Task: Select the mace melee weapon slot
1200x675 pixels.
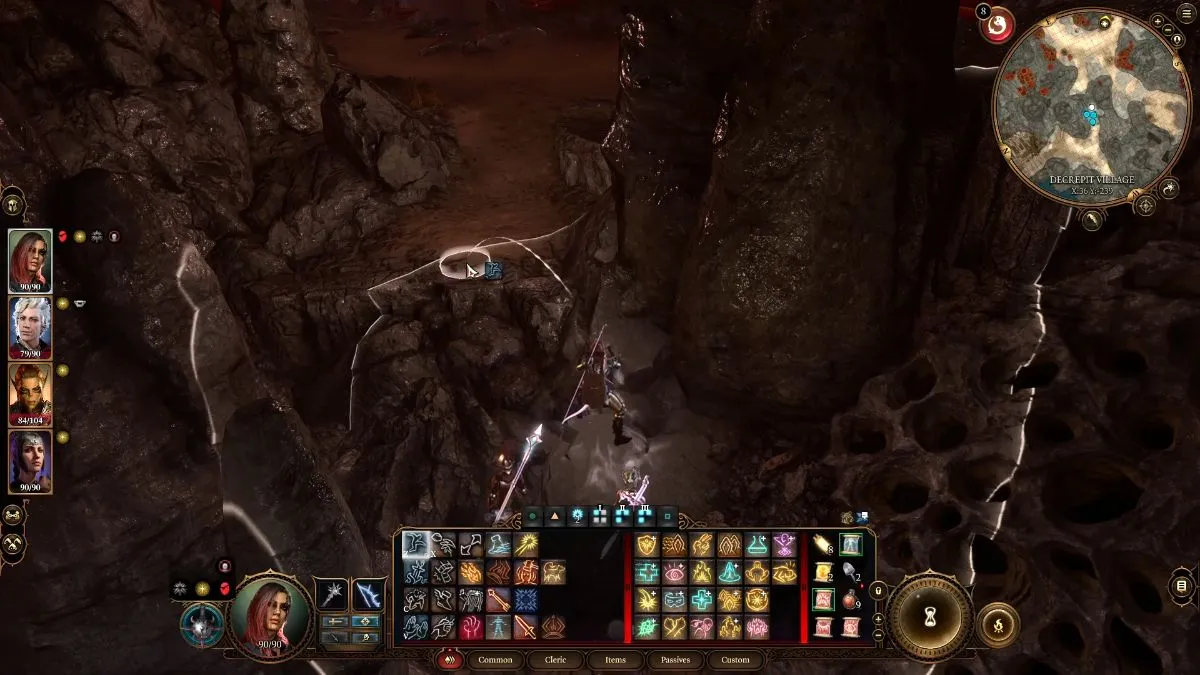Action: [331, 594]
